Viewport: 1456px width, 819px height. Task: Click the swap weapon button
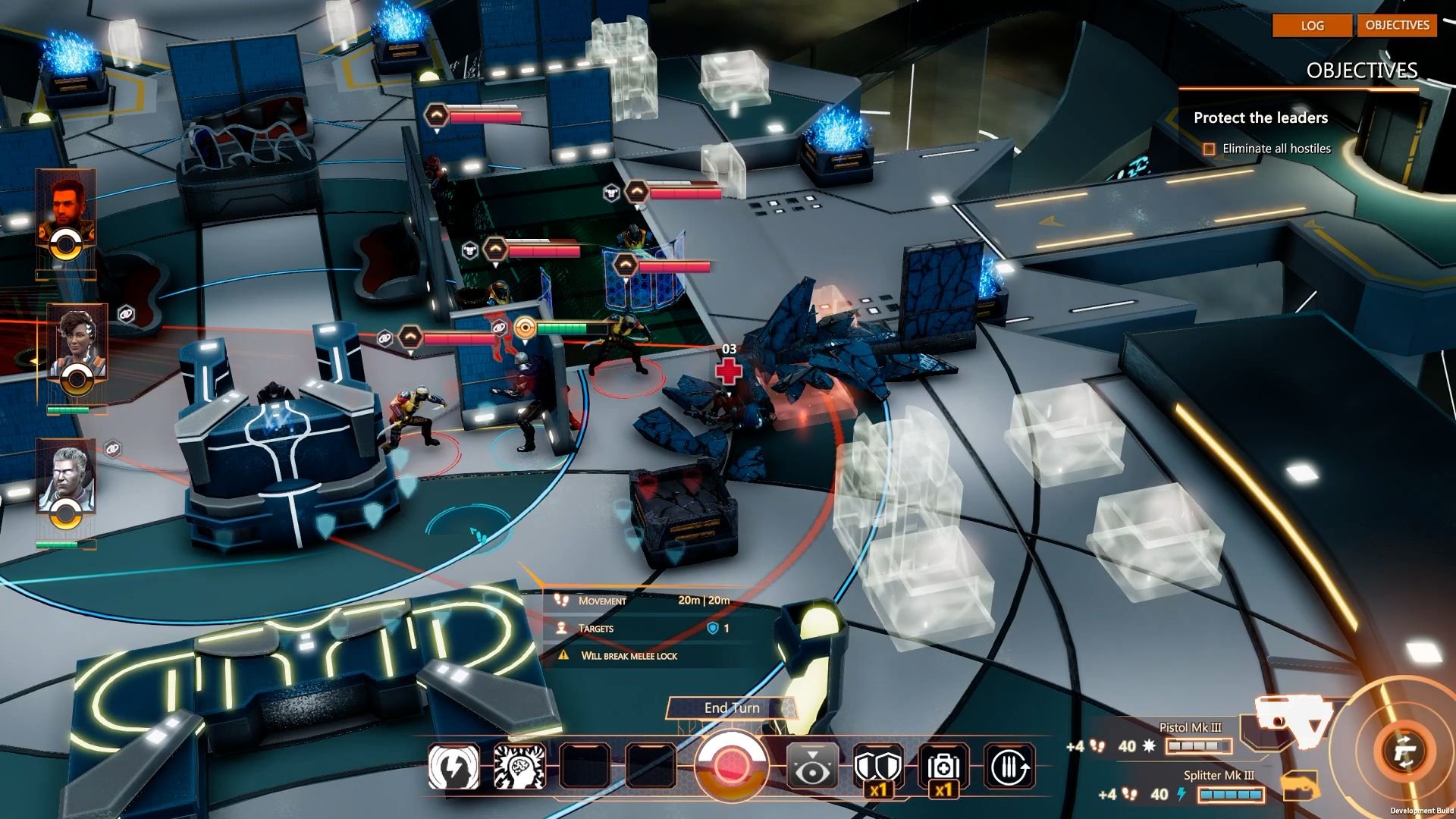[x=1404, y=751]
